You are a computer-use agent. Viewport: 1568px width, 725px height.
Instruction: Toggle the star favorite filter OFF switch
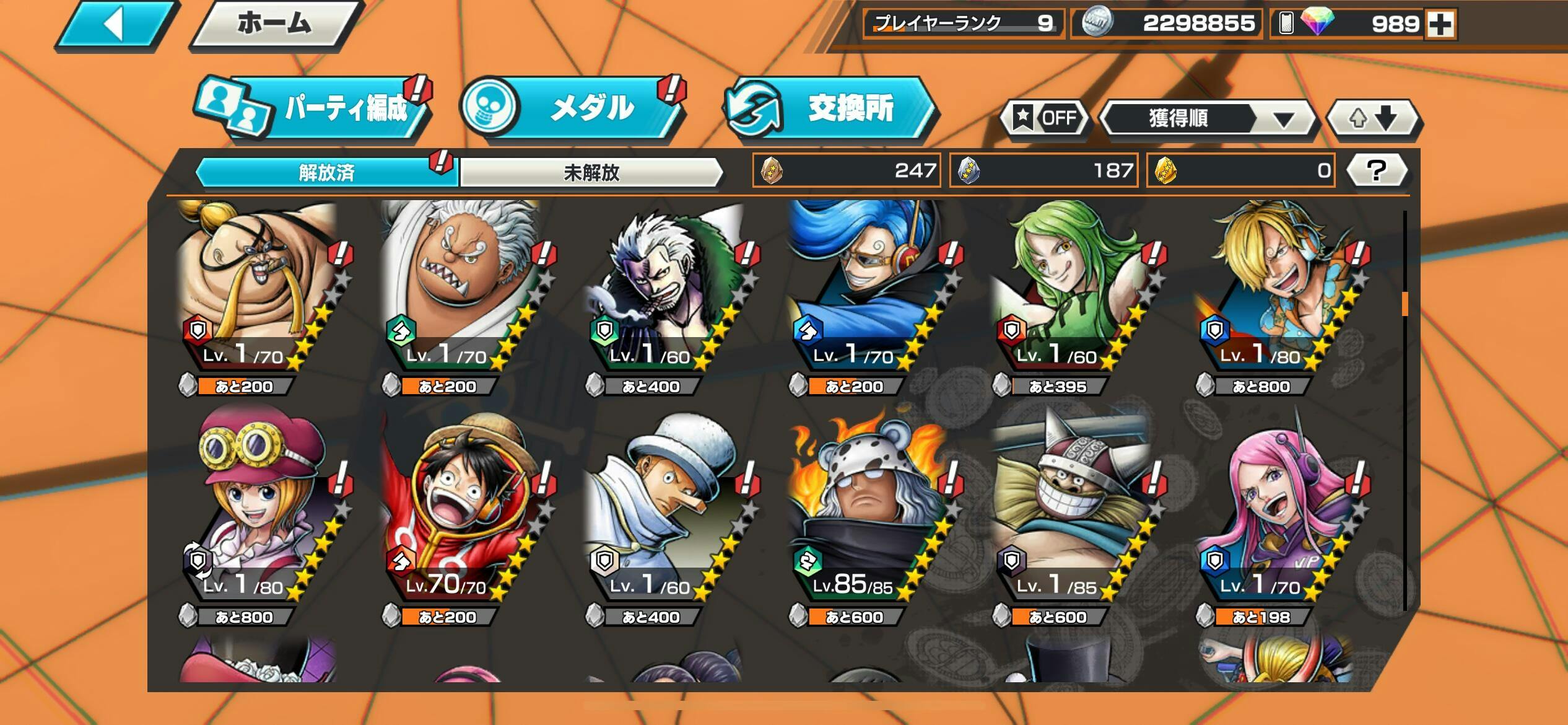tap(1047, 118)
